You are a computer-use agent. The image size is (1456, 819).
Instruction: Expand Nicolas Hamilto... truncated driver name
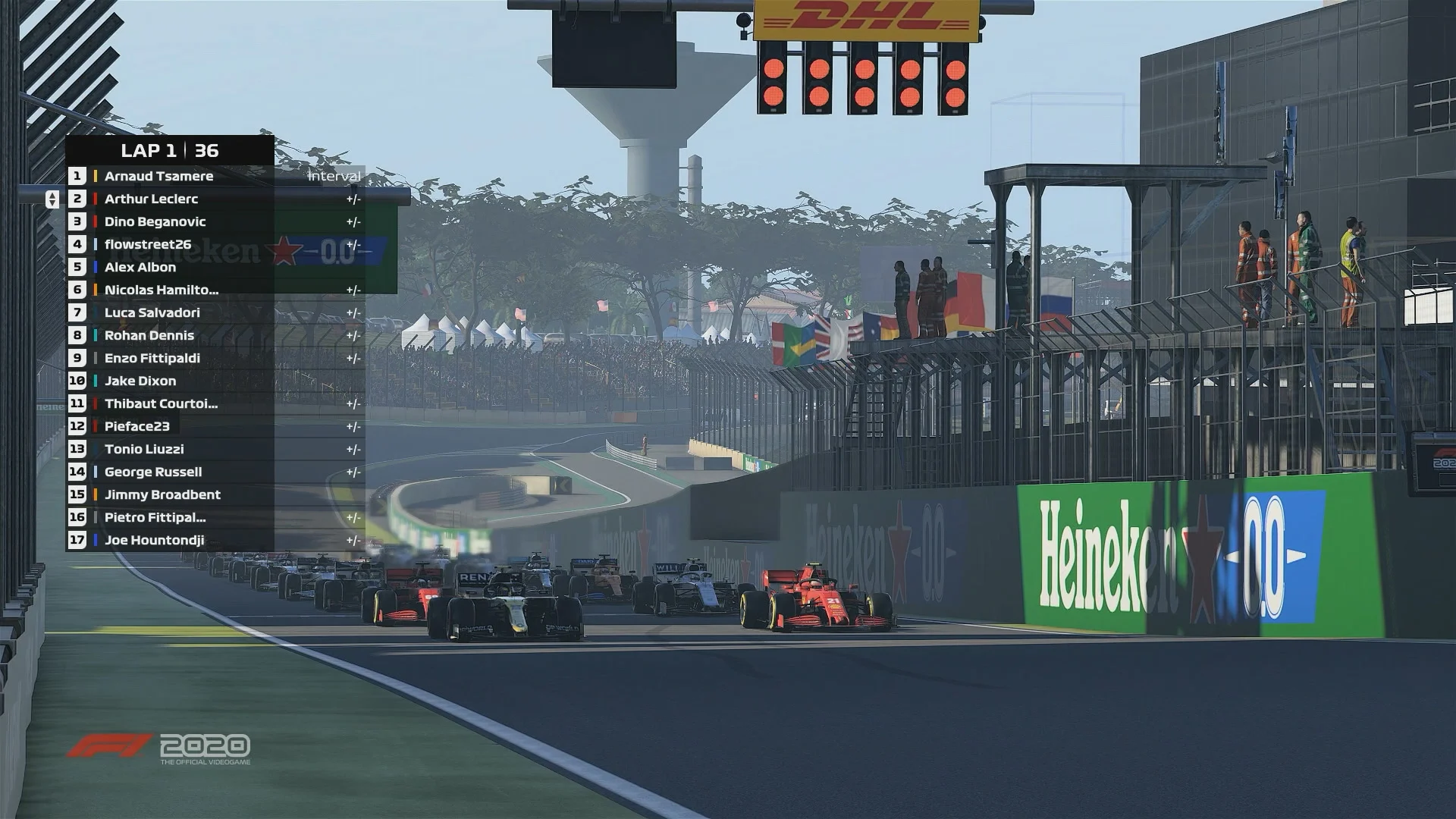[x=159, y=290]
